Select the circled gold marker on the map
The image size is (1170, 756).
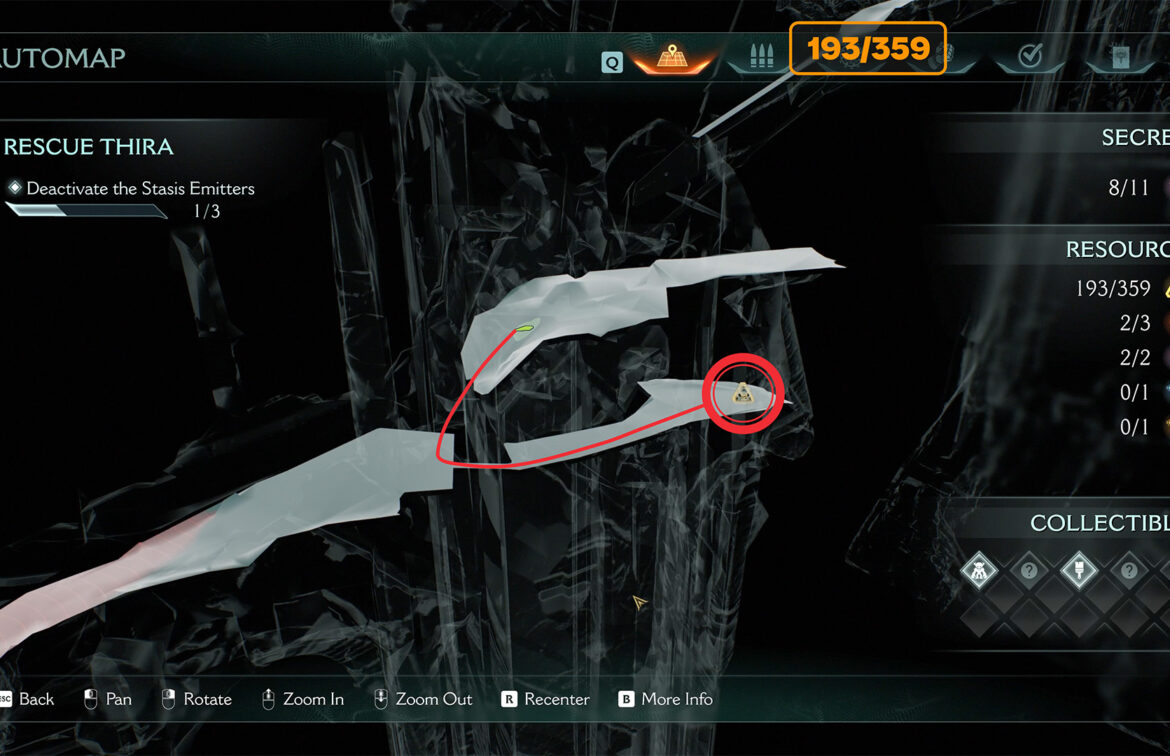coord(742,394)
